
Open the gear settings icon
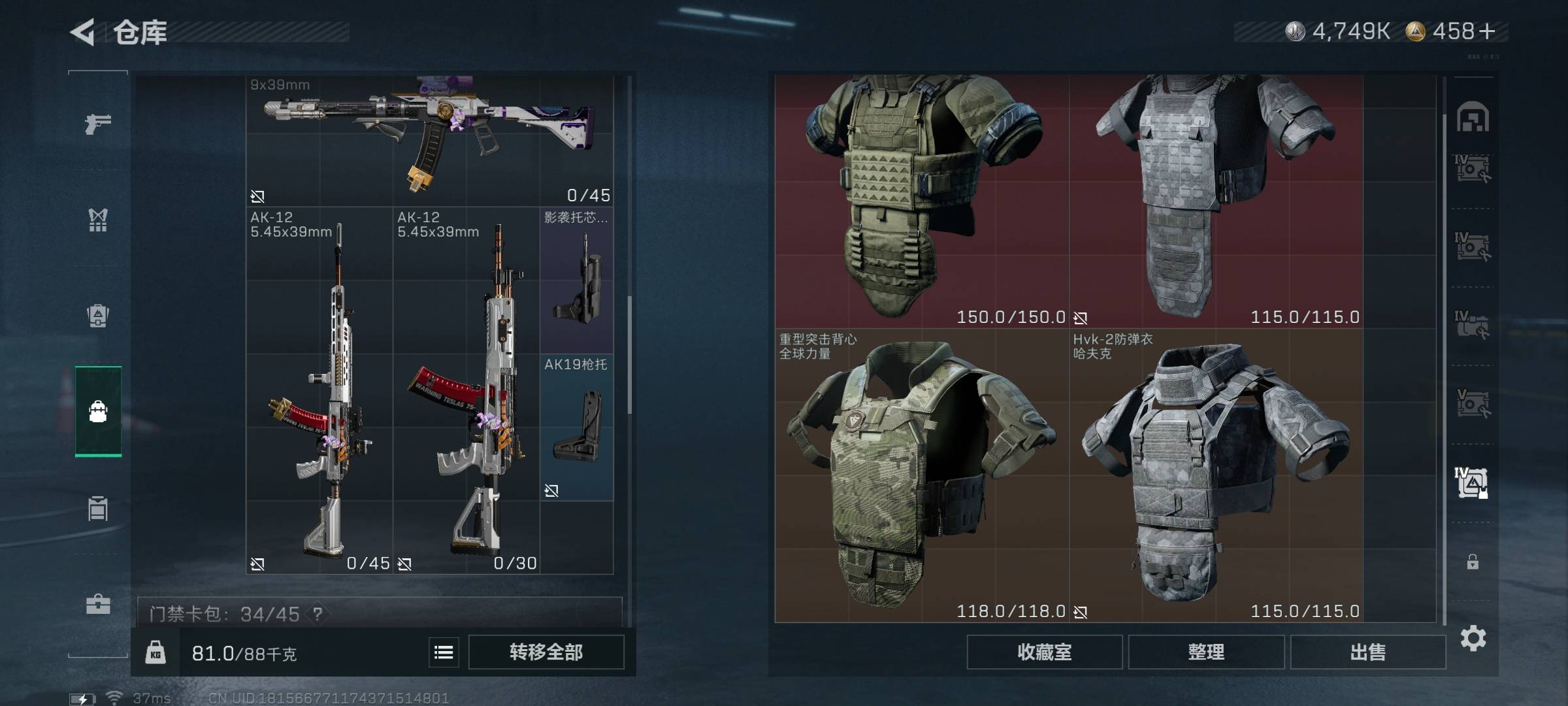click(1473, 638)
